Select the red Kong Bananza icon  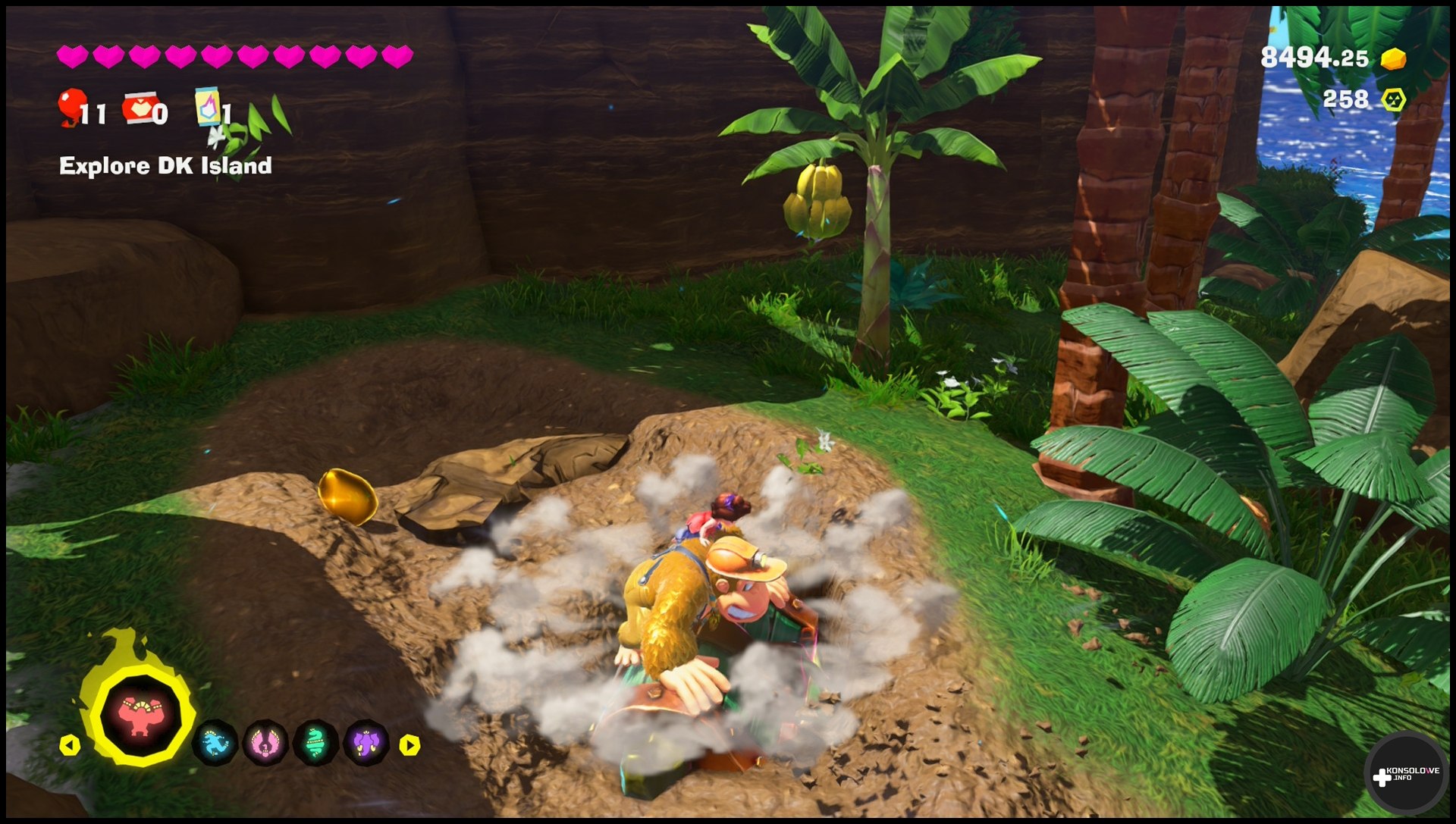pyautogui.click(x=141, y=714)
